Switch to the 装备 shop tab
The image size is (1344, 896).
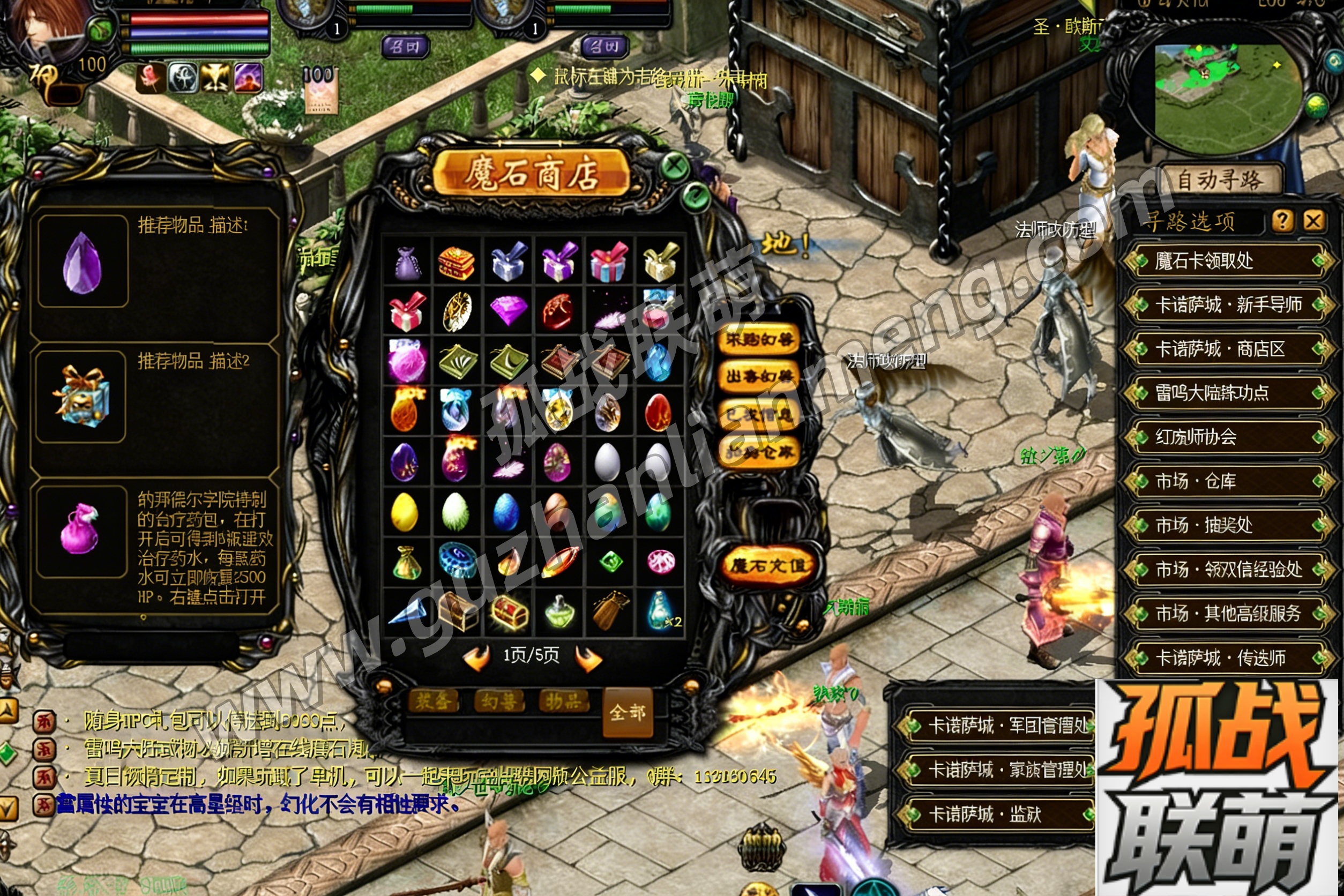pyautogui.click(x=434, y=700)
